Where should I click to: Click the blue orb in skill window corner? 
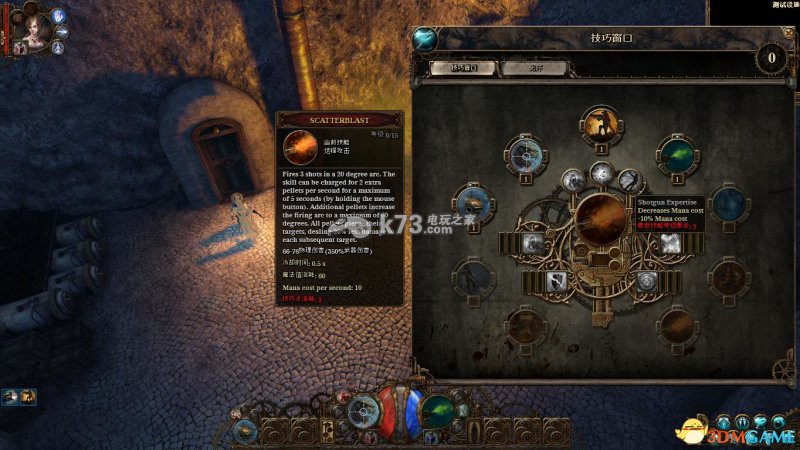424,38
